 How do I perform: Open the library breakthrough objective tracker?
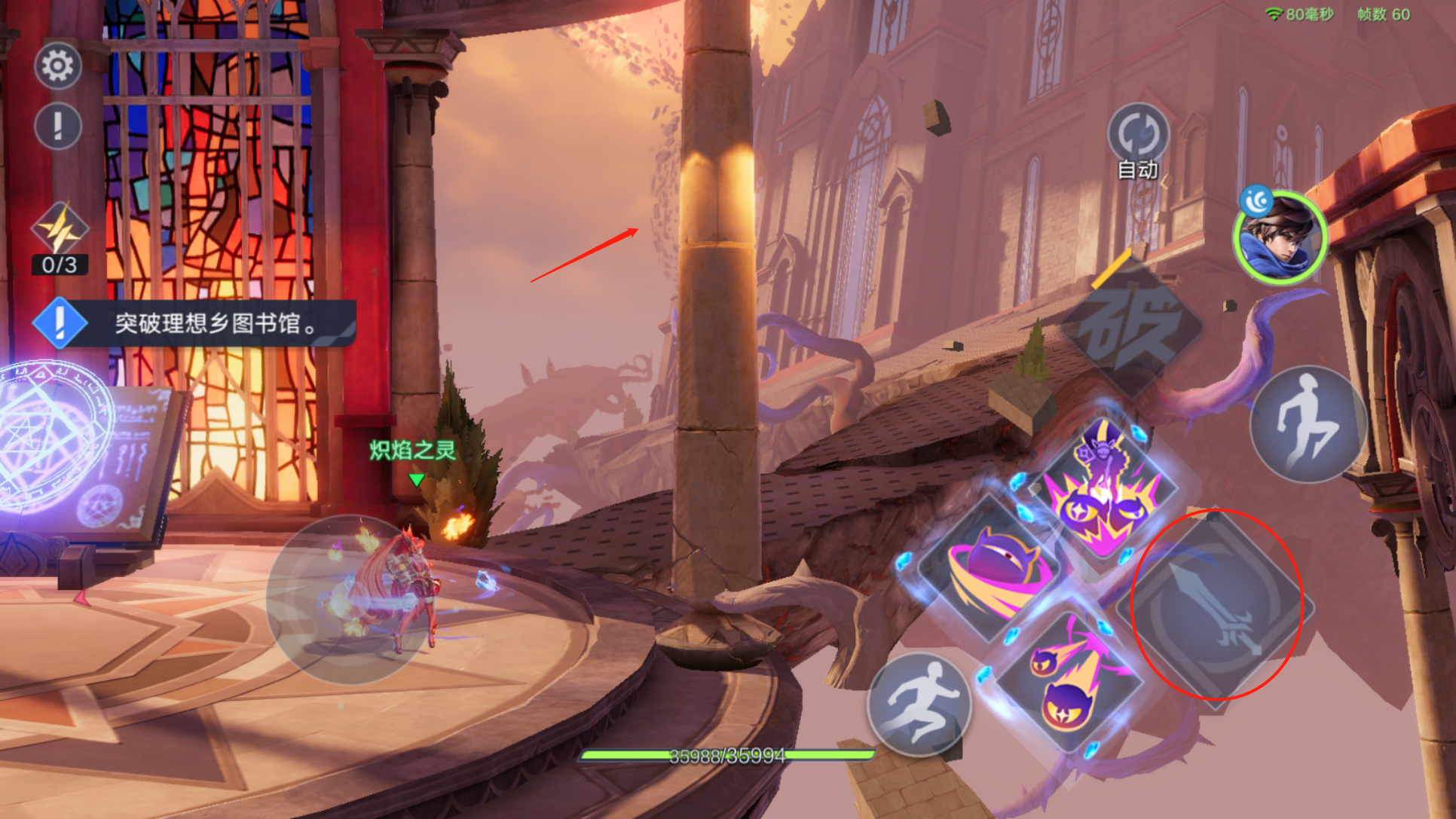194,323
